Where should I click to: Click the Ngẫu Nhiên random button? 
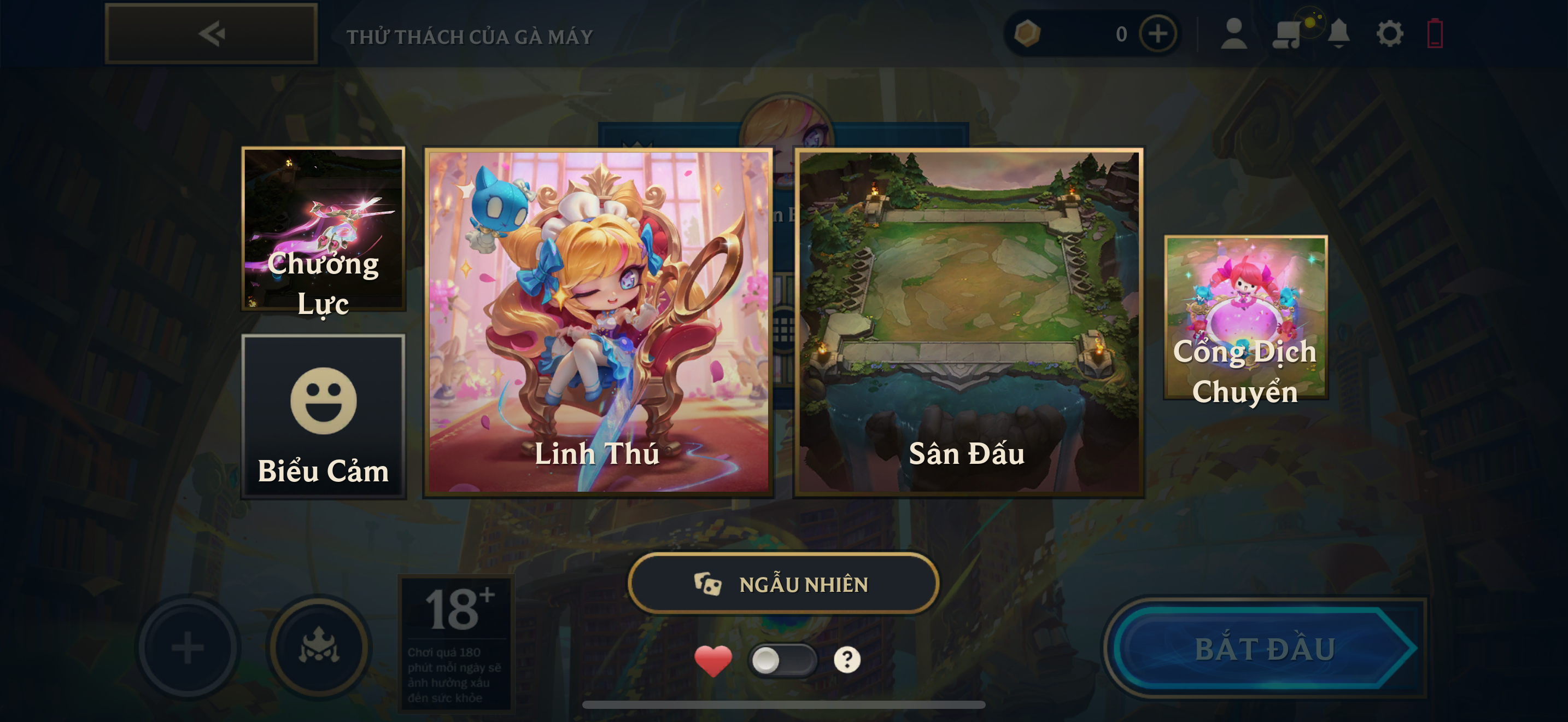(783, 584)
